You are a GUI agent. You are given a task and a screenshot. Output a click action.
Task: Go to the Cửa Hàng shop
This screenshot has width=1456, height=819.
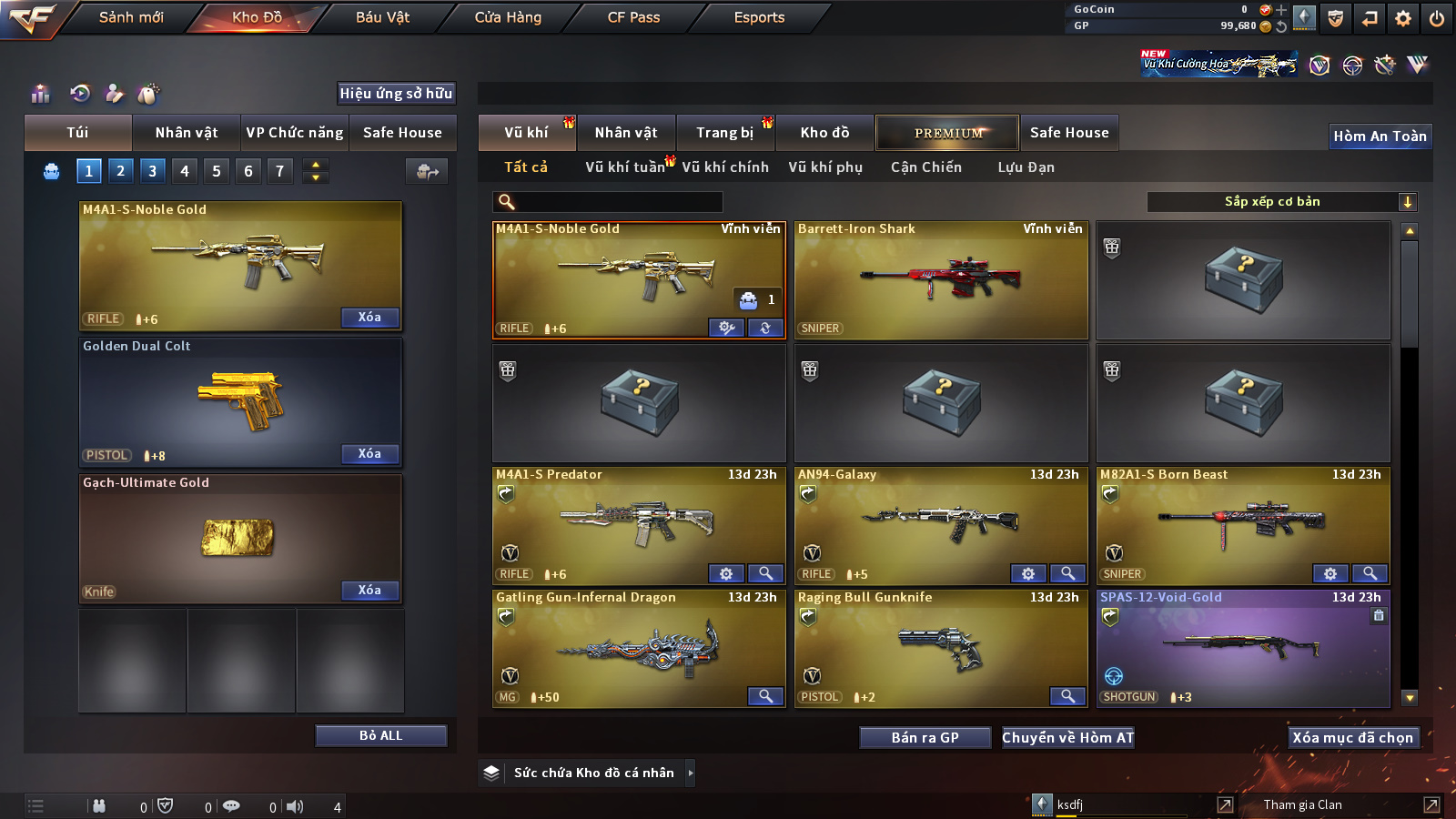pos(508,17)
